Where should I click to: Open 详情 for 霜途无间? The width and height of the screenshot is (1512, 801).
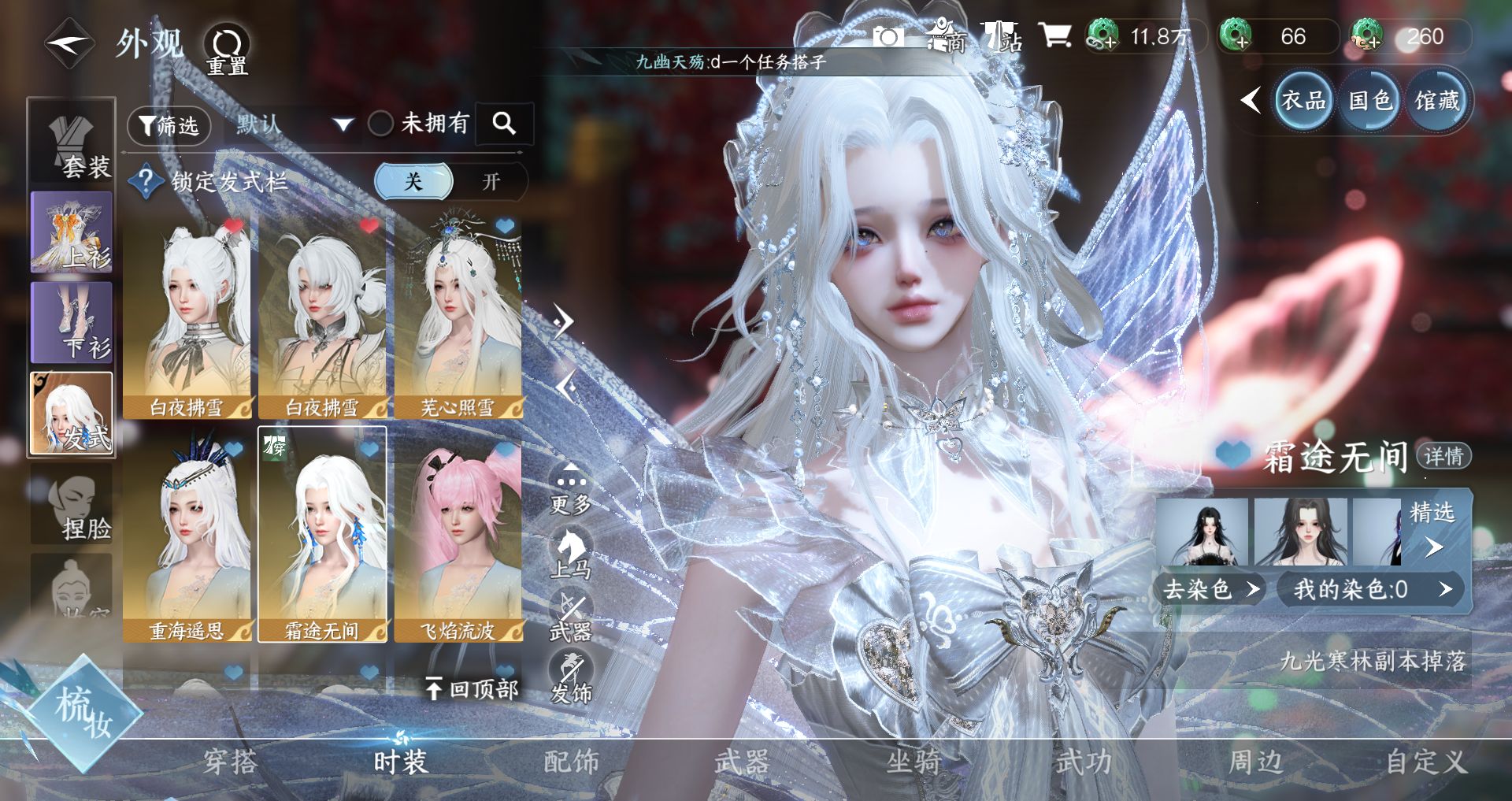pos(1443,456)
